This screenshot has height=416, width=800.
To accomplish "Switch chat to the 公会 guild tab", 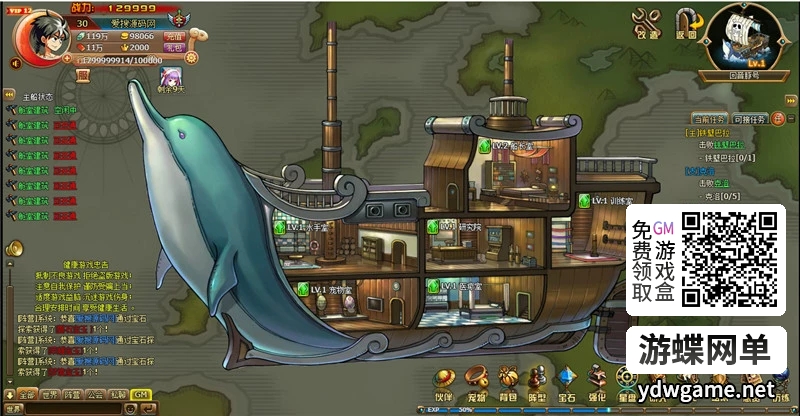I will (96, 394).
